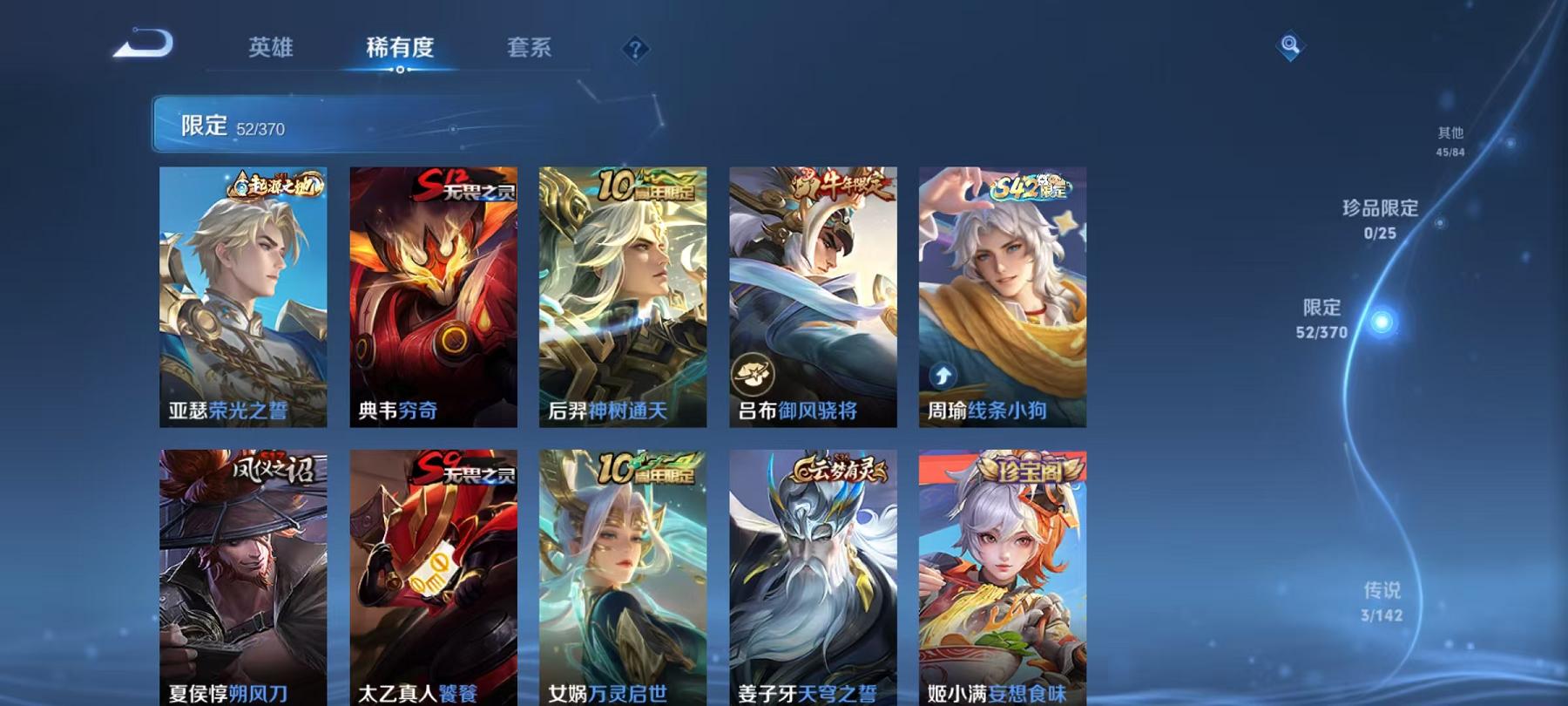Select the 稀有度 tab
Viewport: 1568px width, 706px height.
tap(400, 50)
